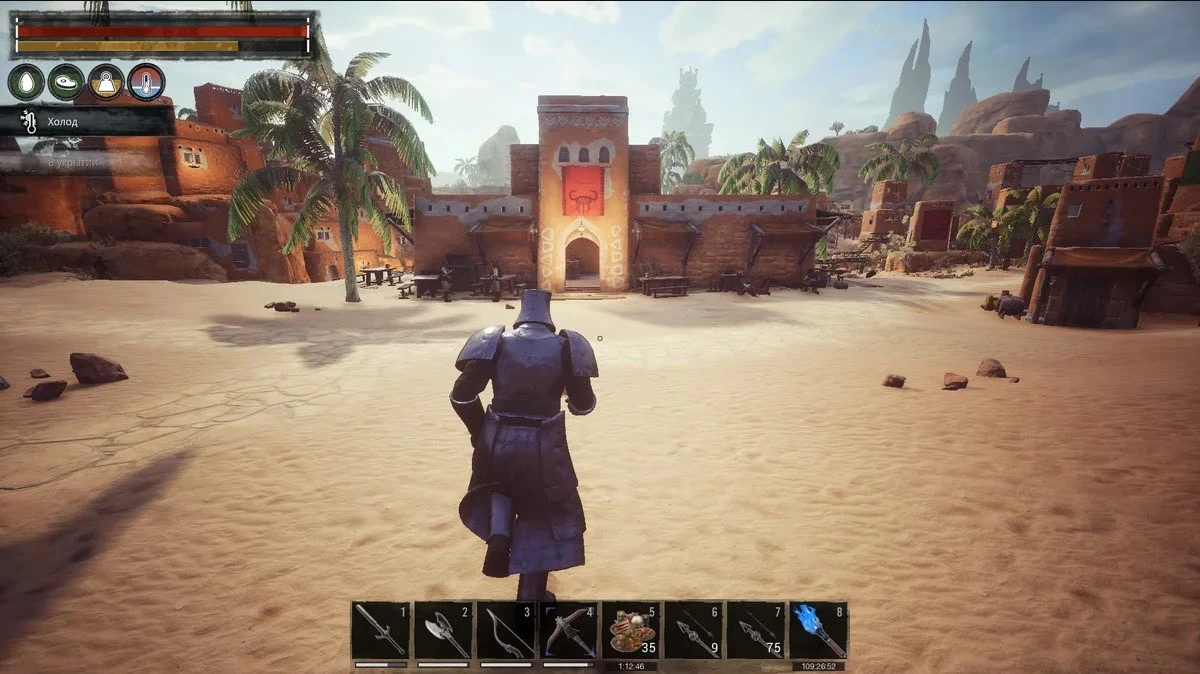The height and width of the screenshot is (674, 1200).
Task: Click the Холод status effect entry
Action: [88, 122]
